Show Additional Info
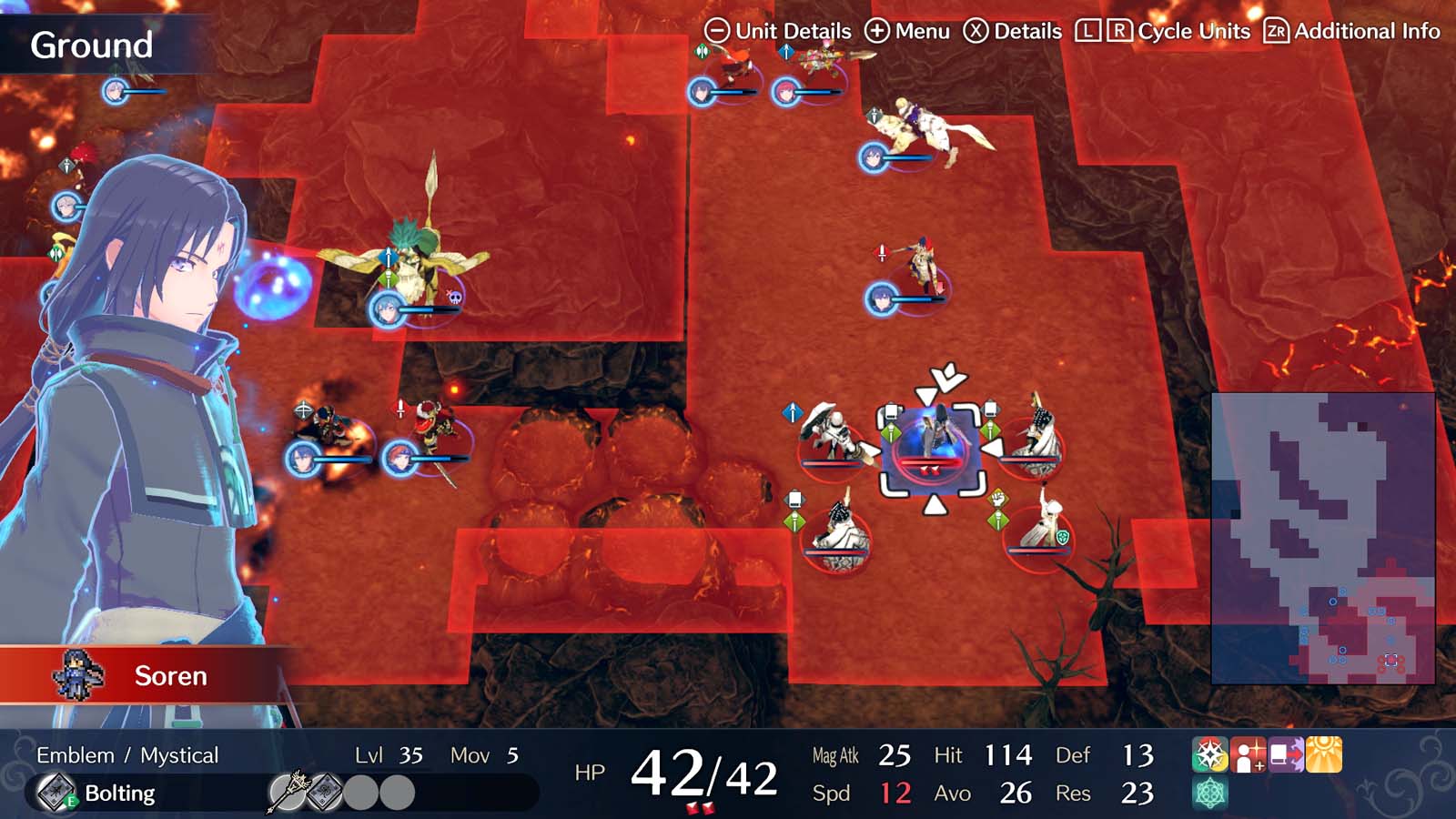This screenshot has height=819, width=1456. (x=1345, y=30)
